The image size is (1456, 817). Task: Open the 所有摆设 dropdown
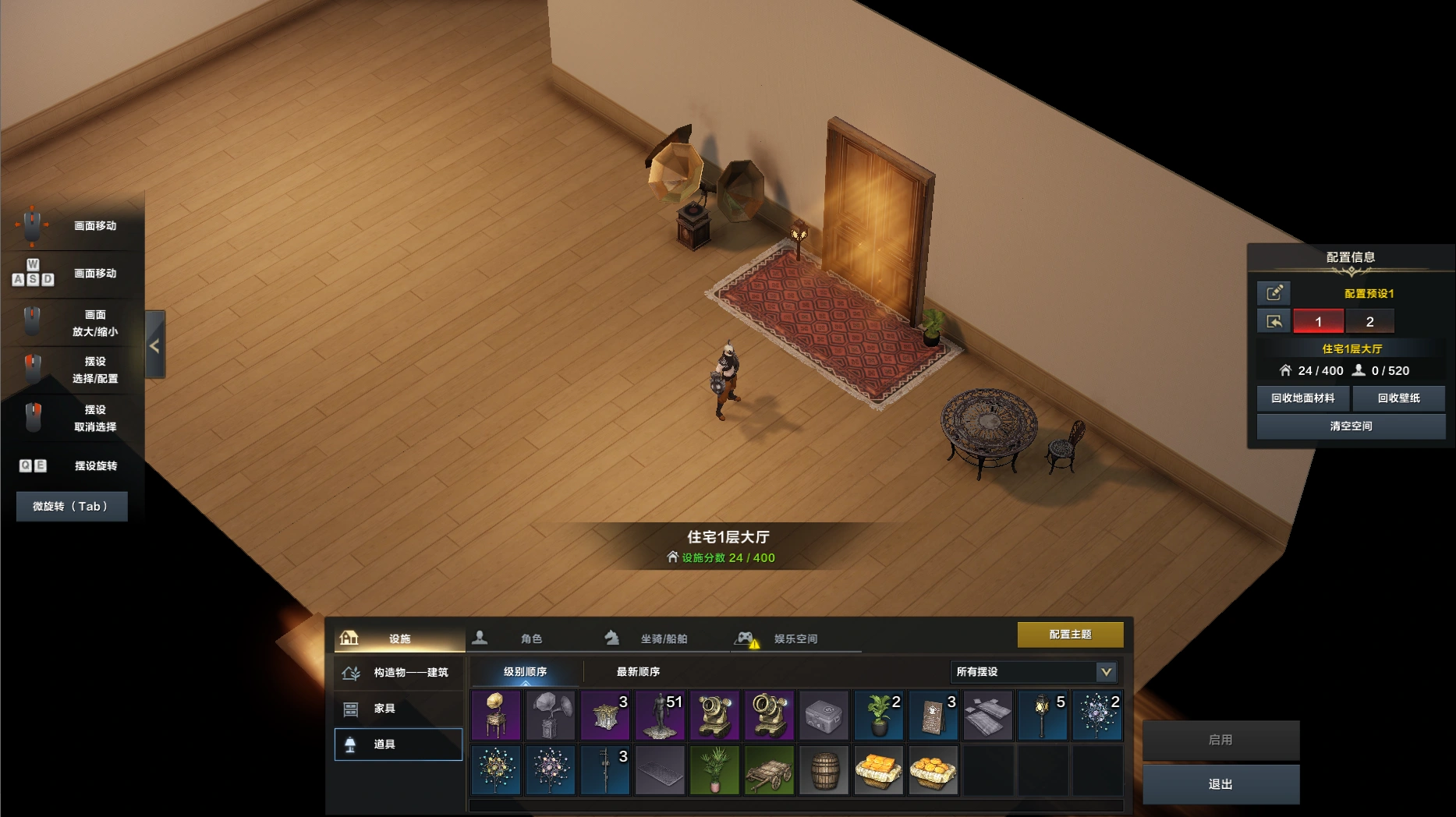click(1034, 671)
